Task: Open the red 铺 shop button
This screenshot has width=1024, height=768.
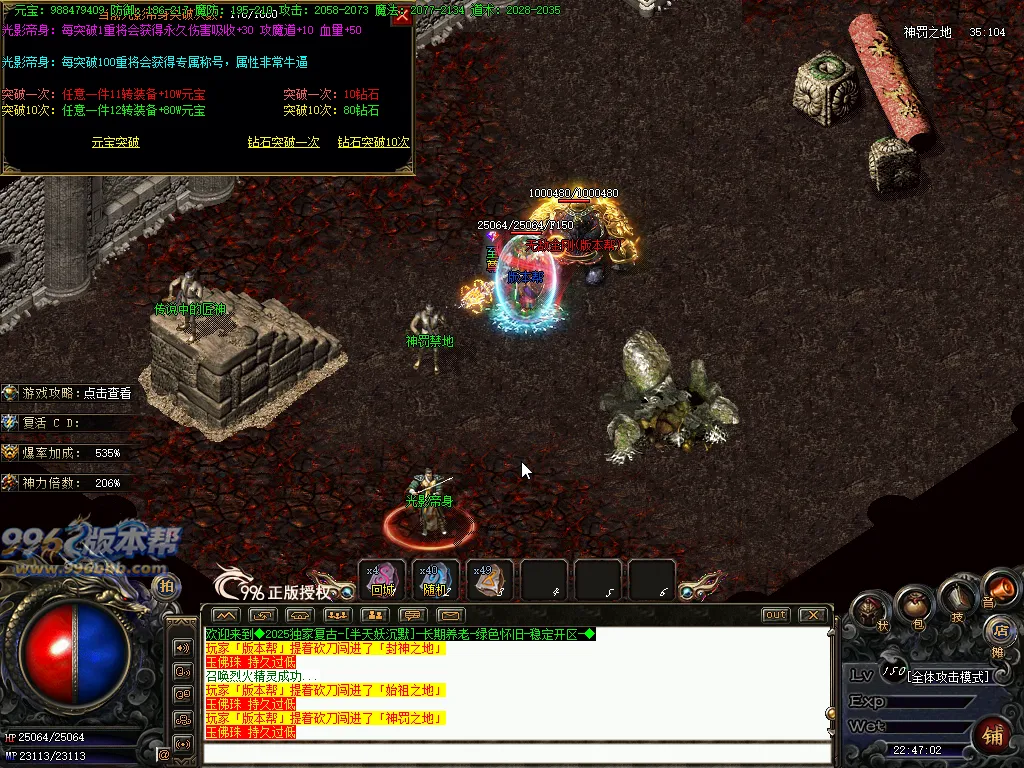Action: pos(993,735)
